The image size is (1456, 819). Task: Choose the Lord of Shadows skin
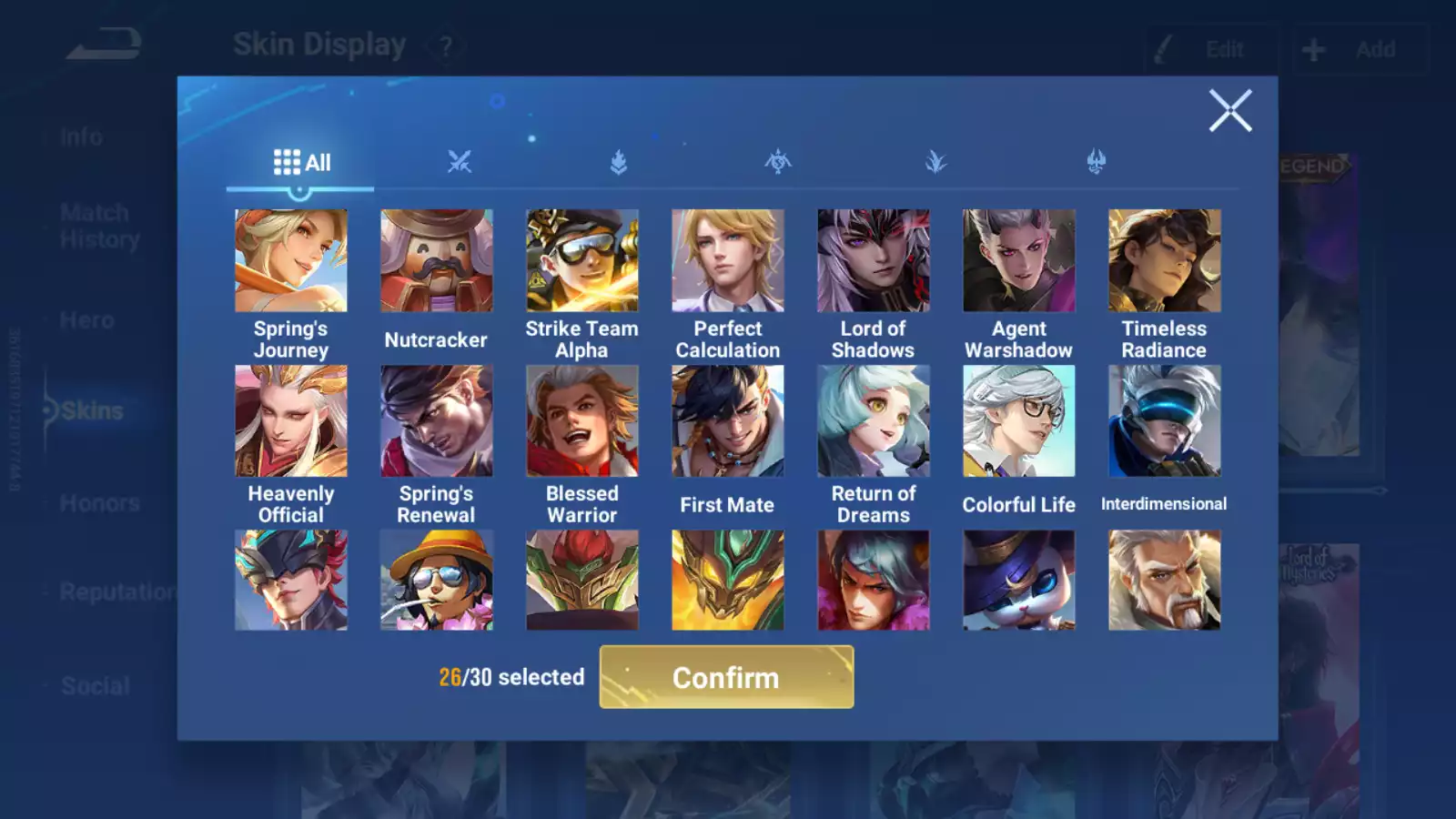click(x=874, y=261)
